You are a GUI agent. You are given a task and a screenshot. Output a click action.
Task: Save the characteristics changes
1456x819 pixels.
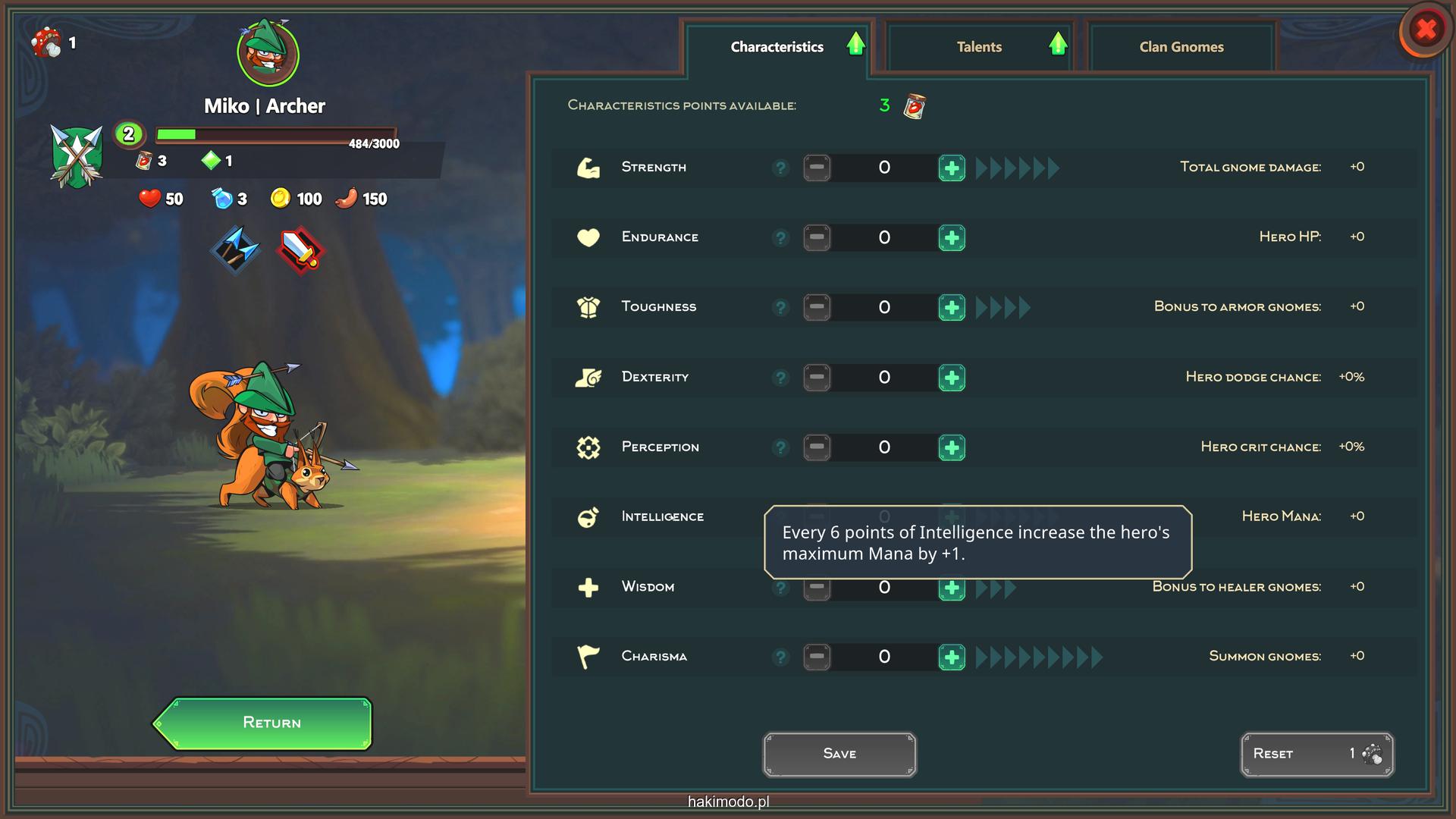[x=839, y=754]
